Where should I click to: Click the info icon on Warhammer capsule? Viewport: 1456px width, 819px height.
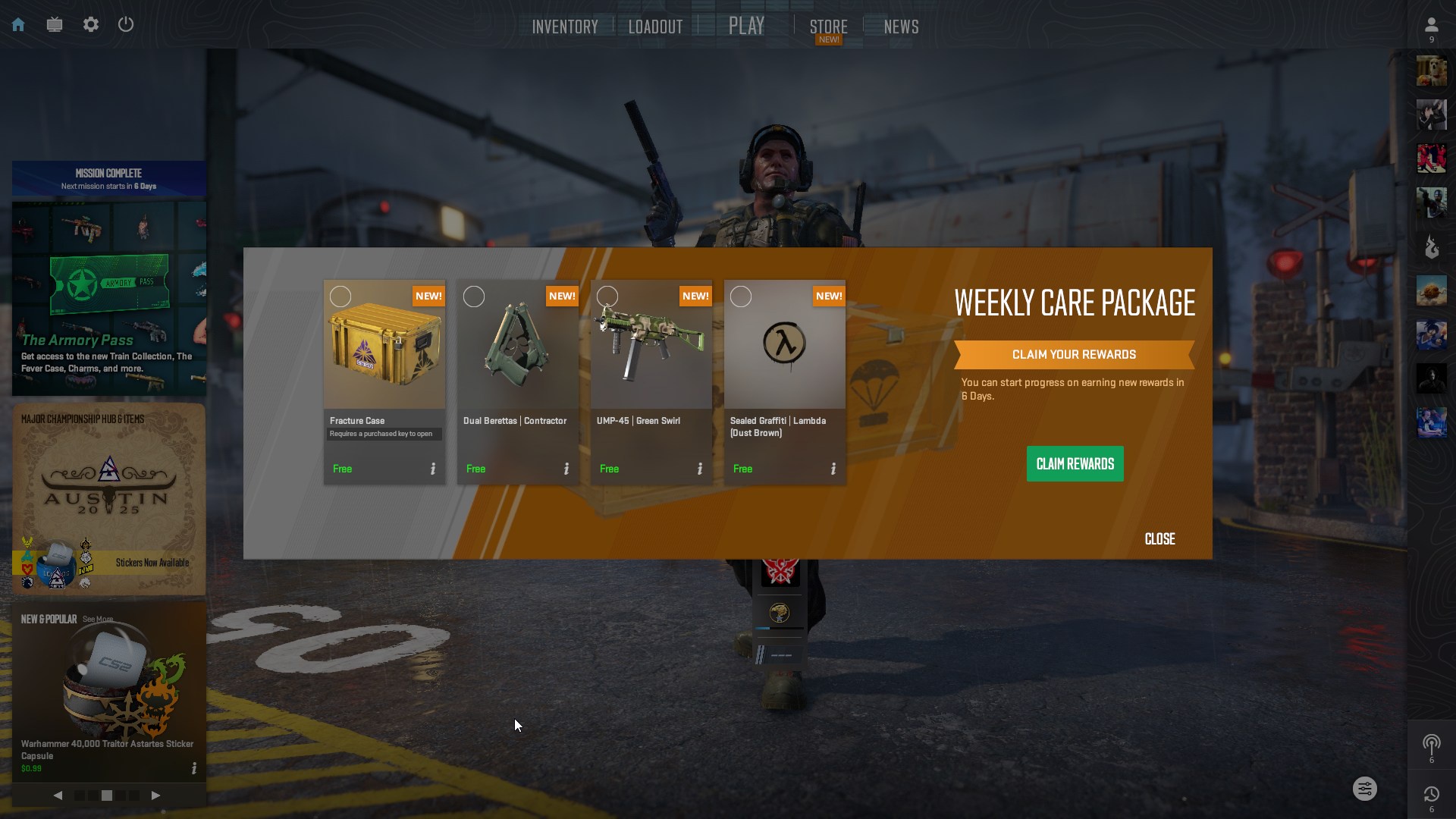click(x=194, y=768)
